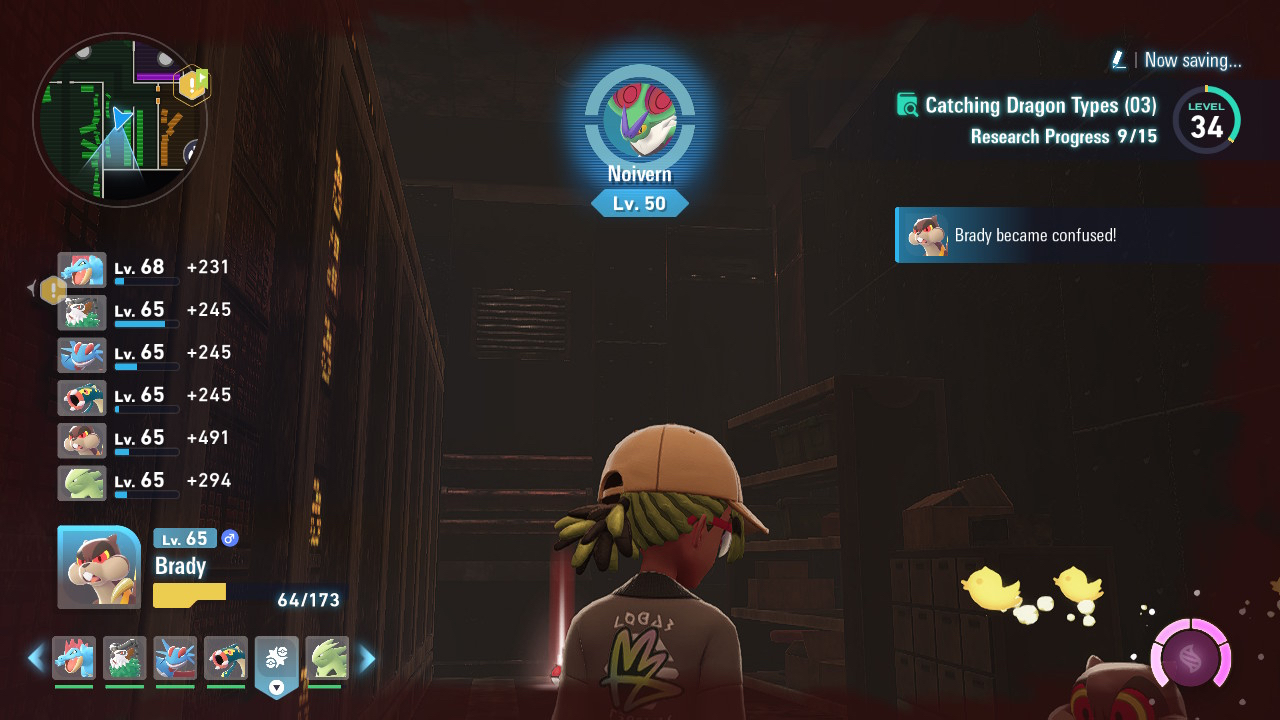The height and width of the screenshot is (720, 1280).
Task: Select the highlighted active party slot
Action: 277,660
